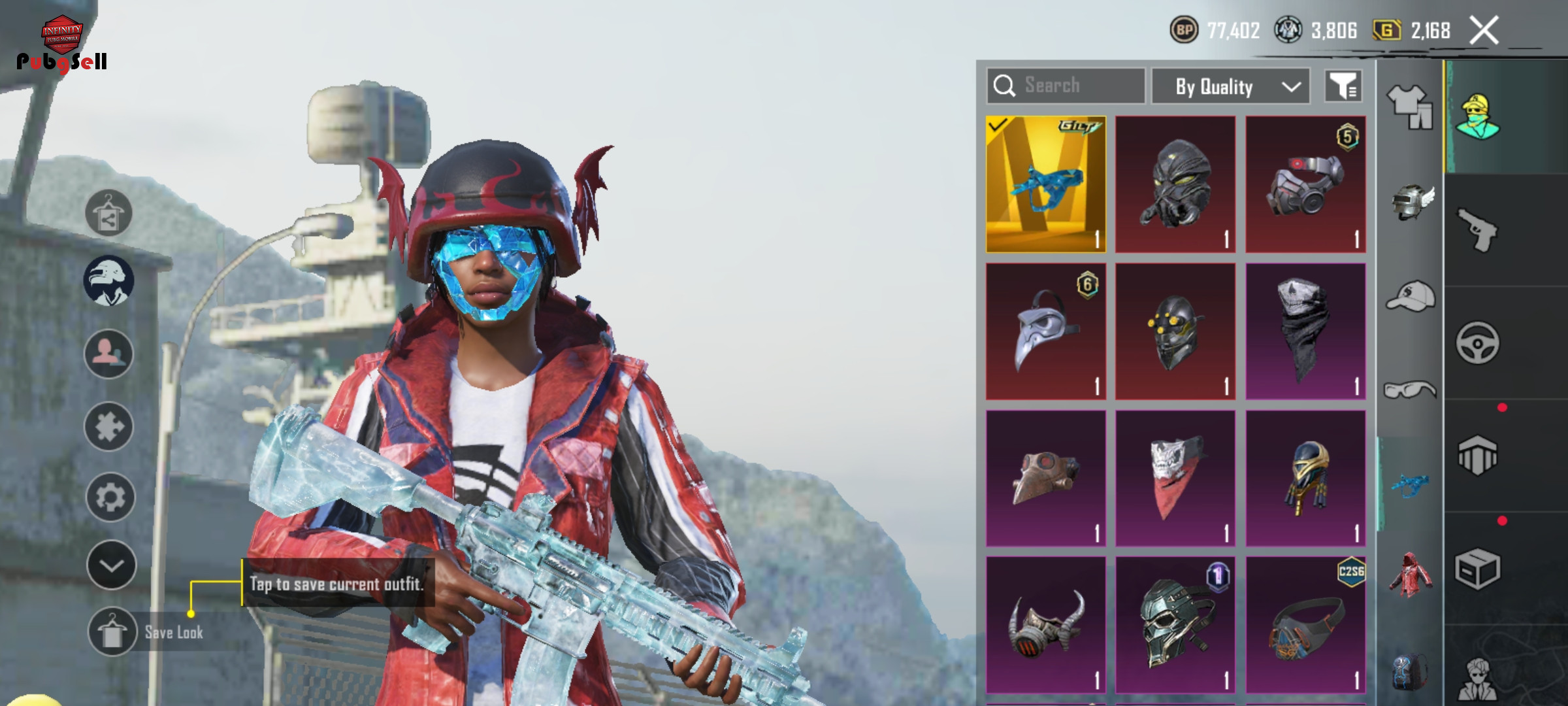
Task: Close the inventory screen
Action: [1484, 31]
